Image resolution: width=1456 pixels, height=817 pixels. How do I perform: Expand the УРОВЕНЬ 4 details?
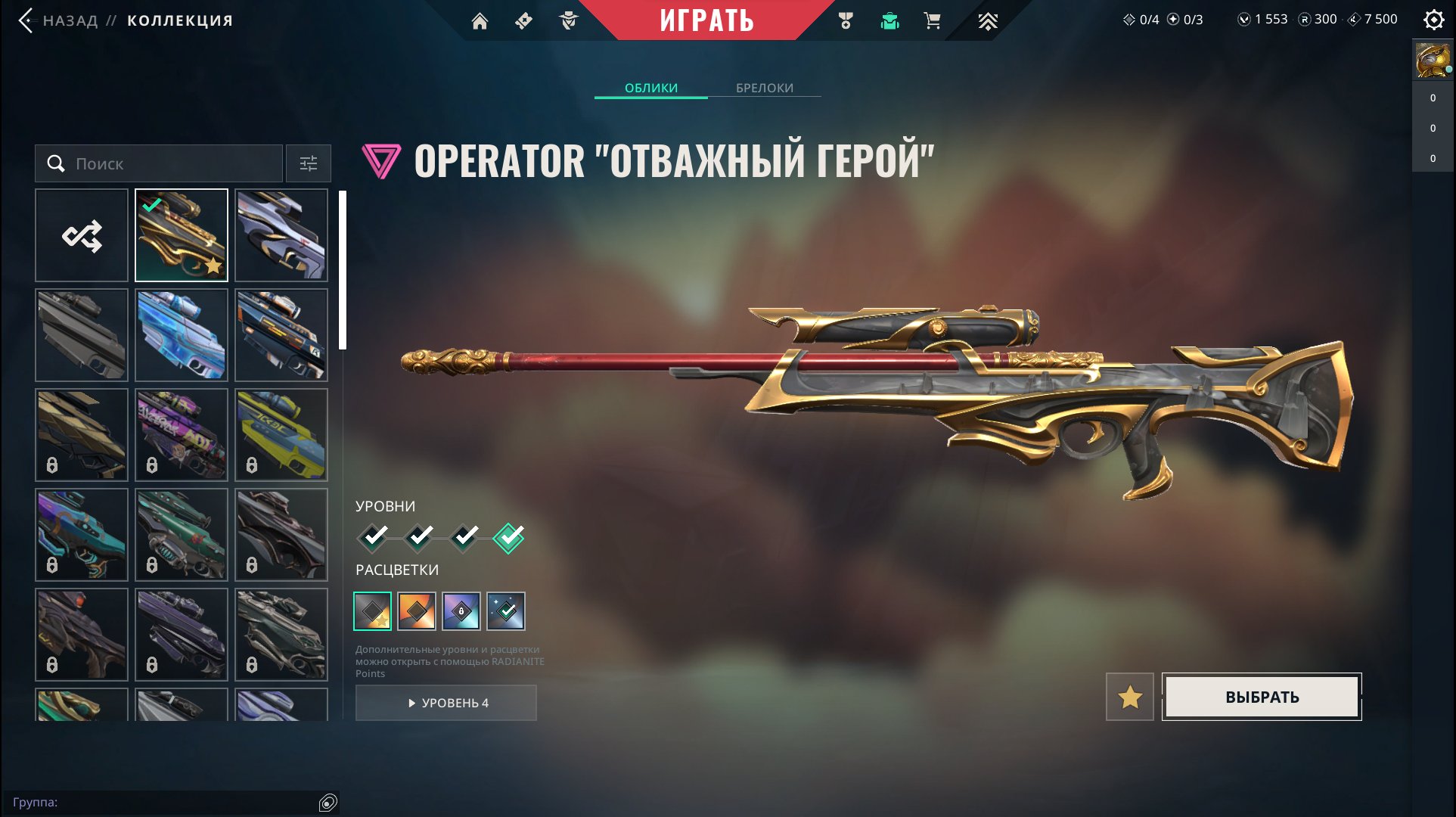tap(445, 703)
